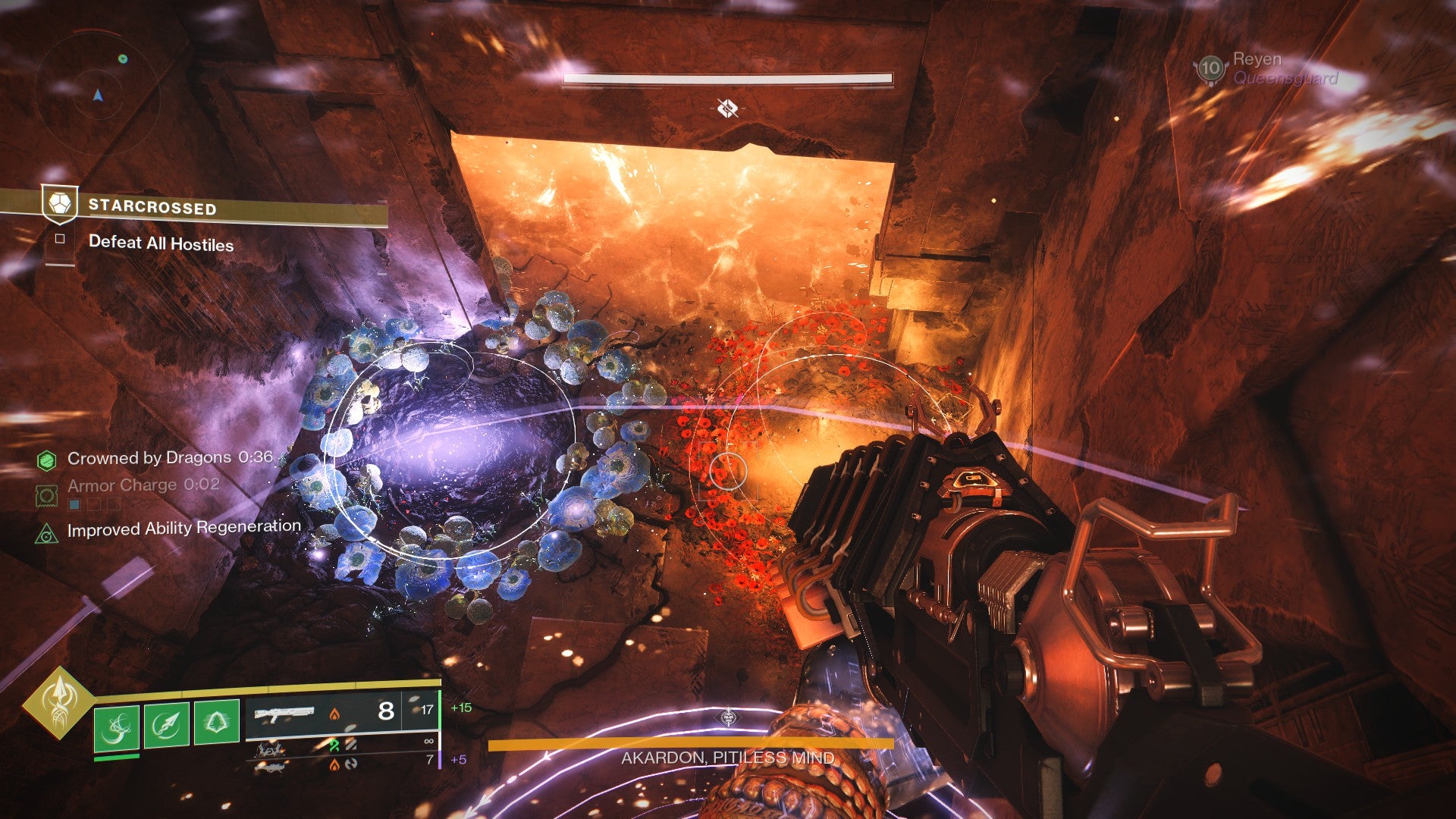This screenshot has height=819, width=1456.
Task: Click the Starcrossed shield emblem icon
Action: click(x=60, y=204)
